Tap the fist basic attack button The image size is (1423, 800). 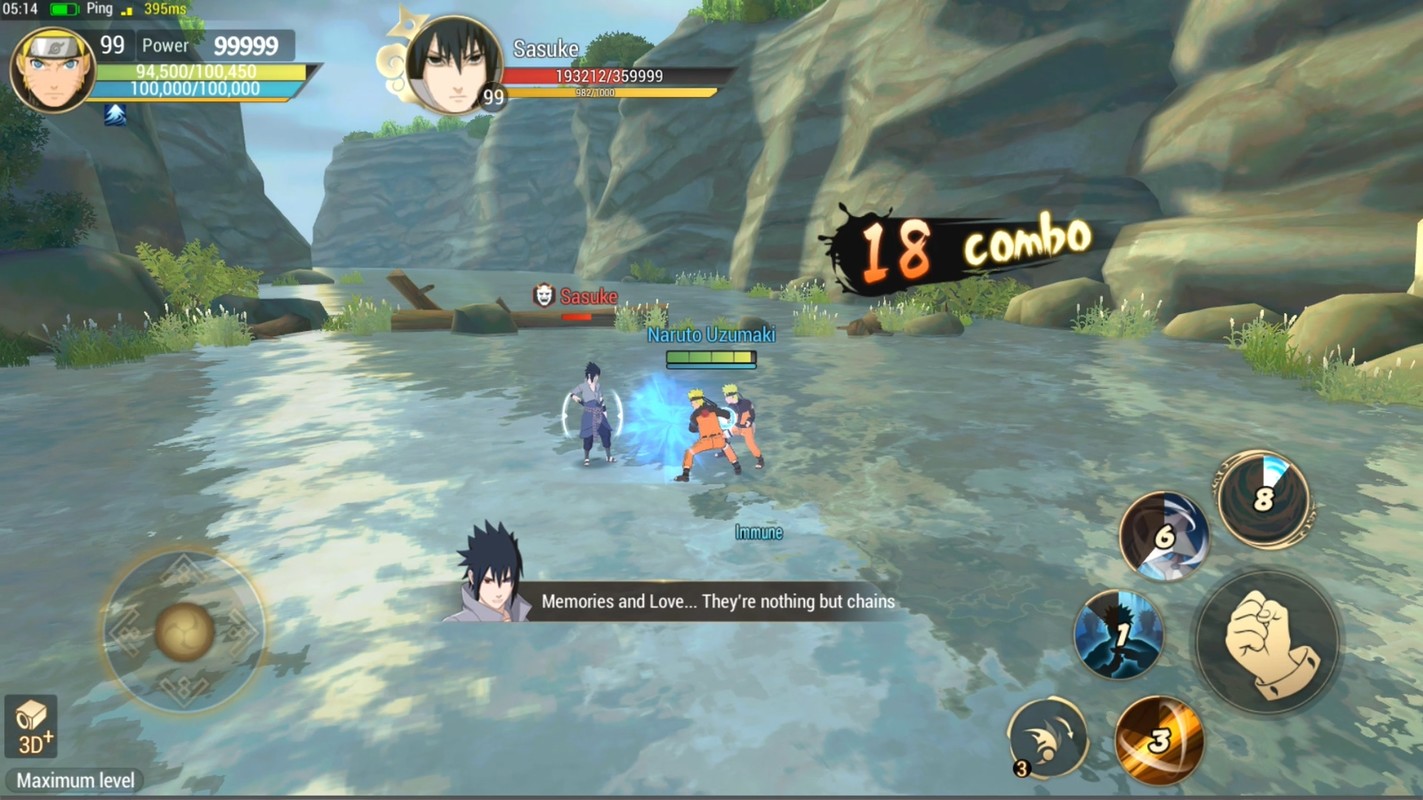click(1267, 643)
